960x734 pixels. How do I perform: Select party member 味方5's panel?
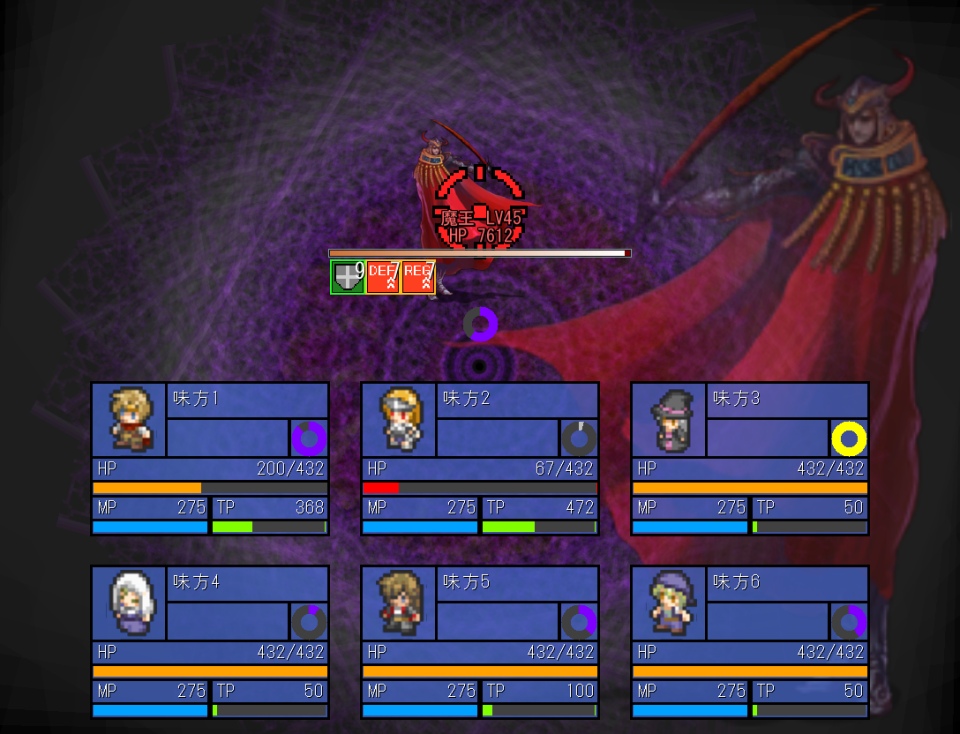480,641
